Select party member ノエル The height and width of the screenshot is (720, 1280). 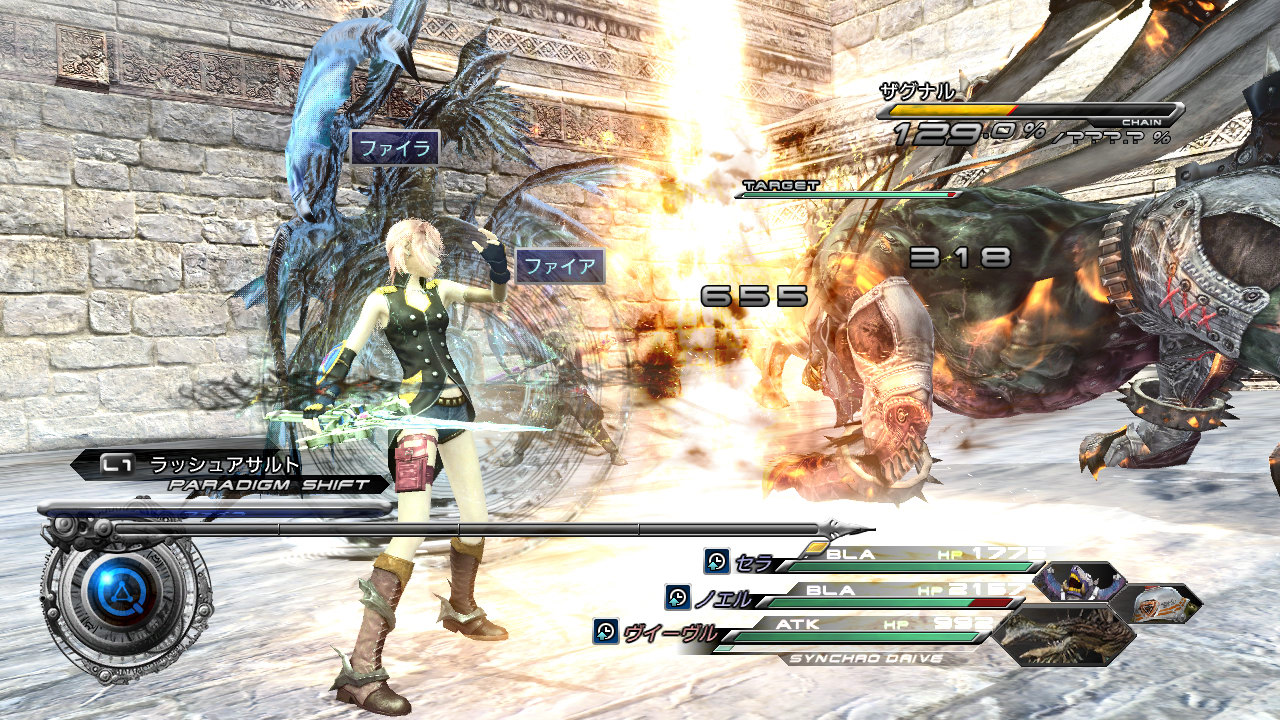(x=722, y=597)
